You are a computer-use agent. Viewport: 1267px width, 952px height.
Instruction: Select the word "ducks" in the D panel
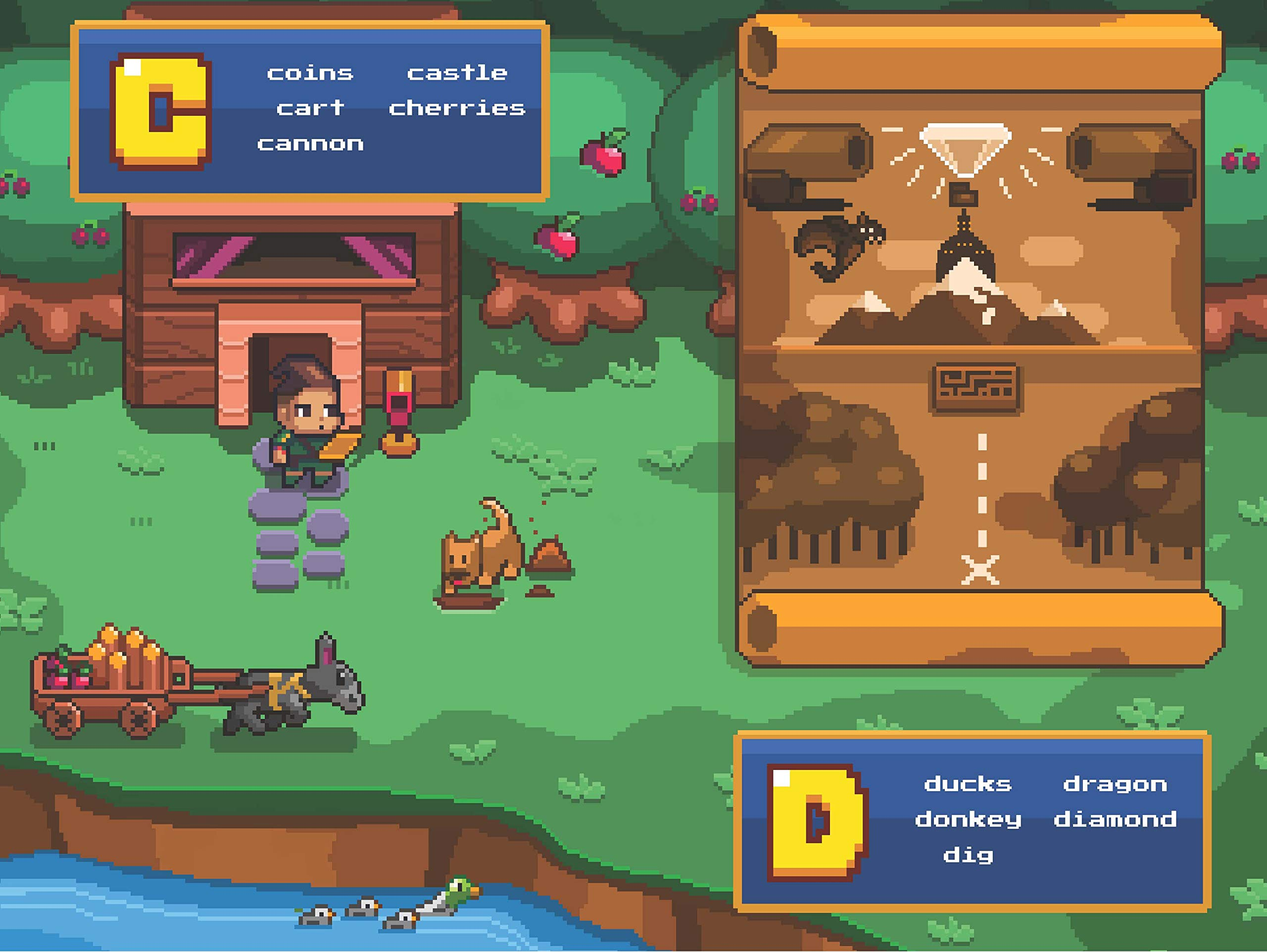(968, 784)
